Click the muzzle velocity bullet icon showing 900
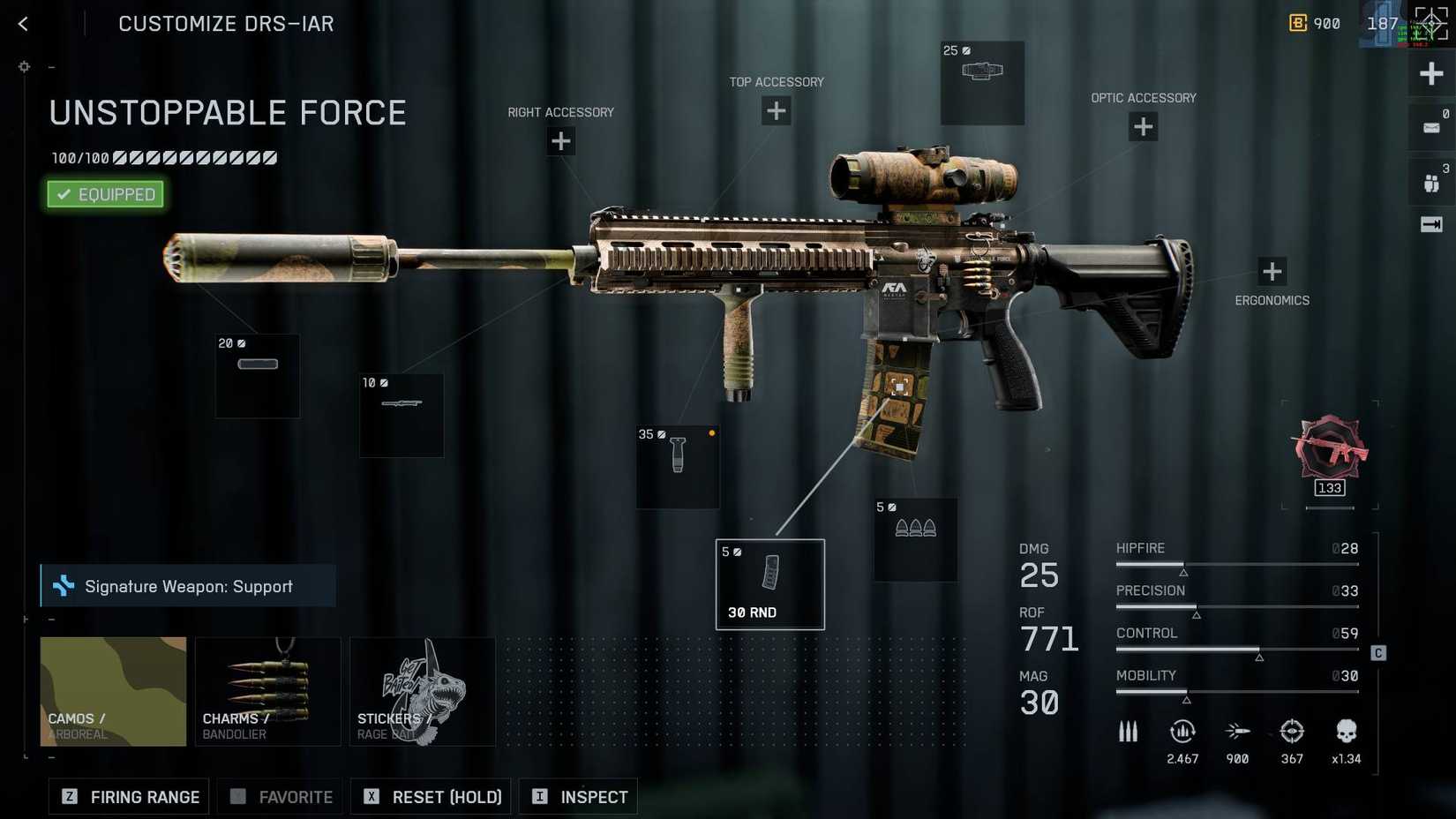Screen dimensions: 1456x819 [x=1237, y=732]
